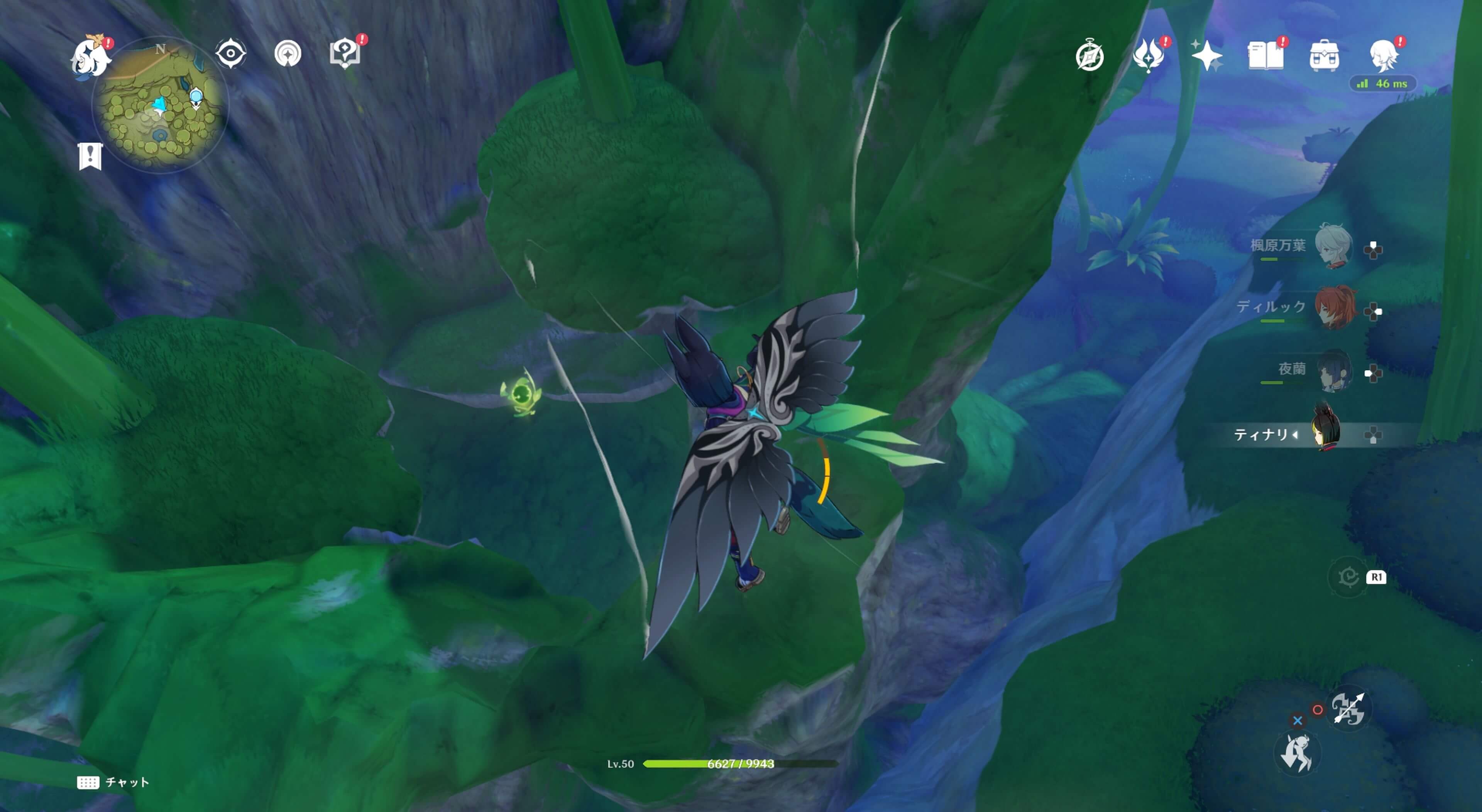Open the チャット chat box
1482x812 pixels.
[x=113, y=782]
